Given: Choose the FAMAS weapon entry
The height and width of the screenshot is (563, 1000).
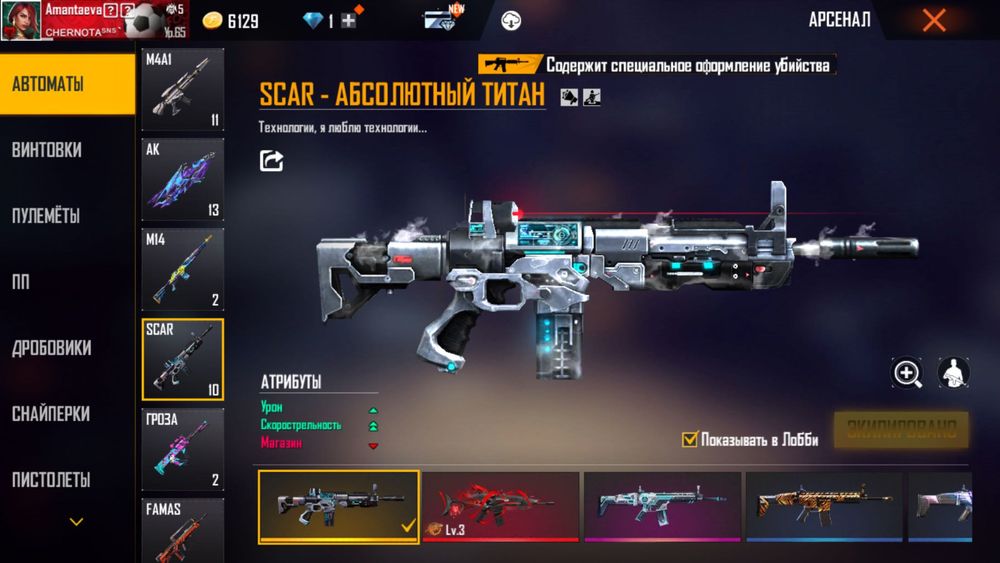Looking at the screenshot, I should (182, 530).
